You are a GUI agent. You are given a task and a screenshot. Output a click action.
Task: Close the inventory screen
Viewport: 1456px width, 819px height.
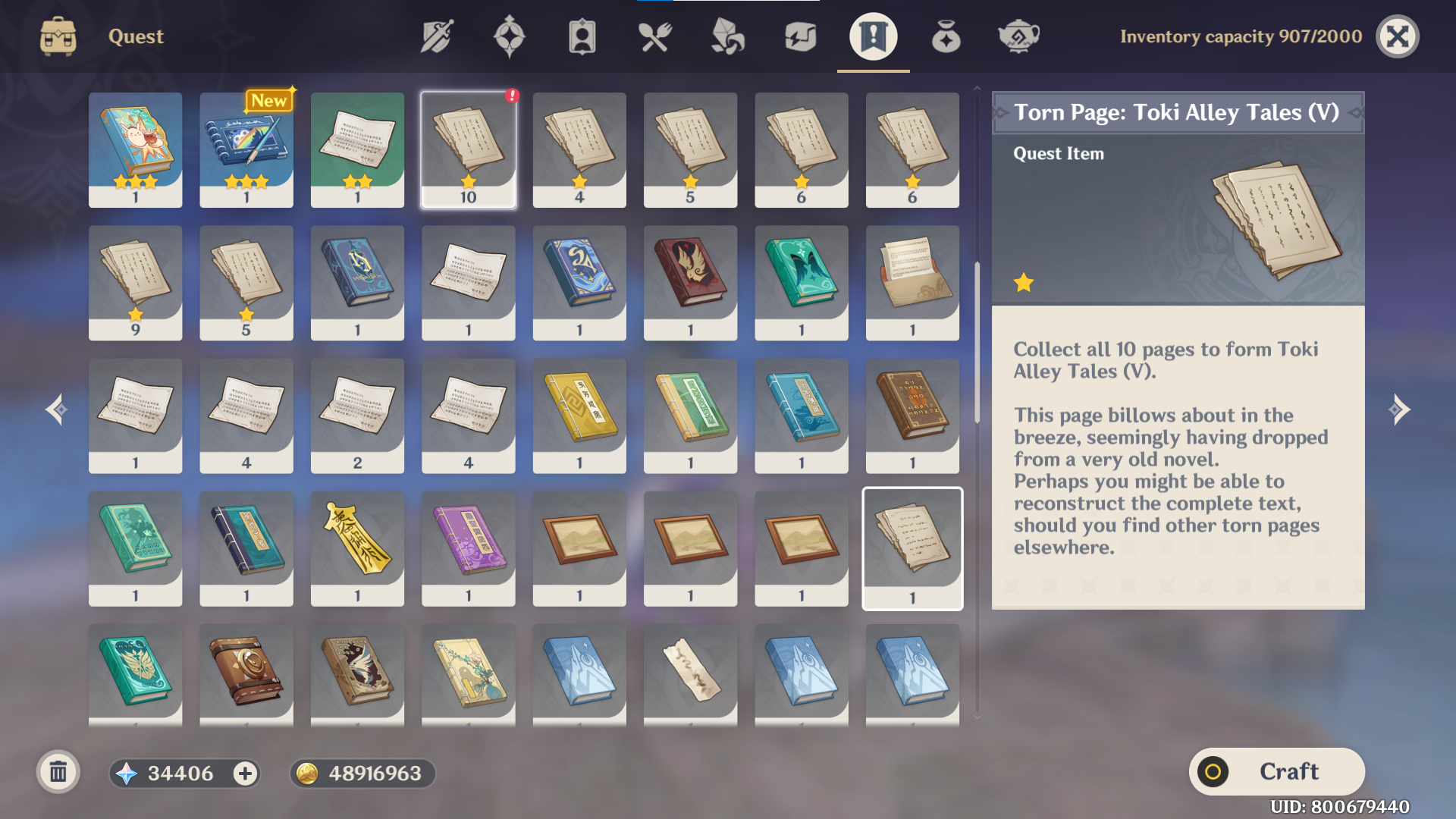(1398, 36)
